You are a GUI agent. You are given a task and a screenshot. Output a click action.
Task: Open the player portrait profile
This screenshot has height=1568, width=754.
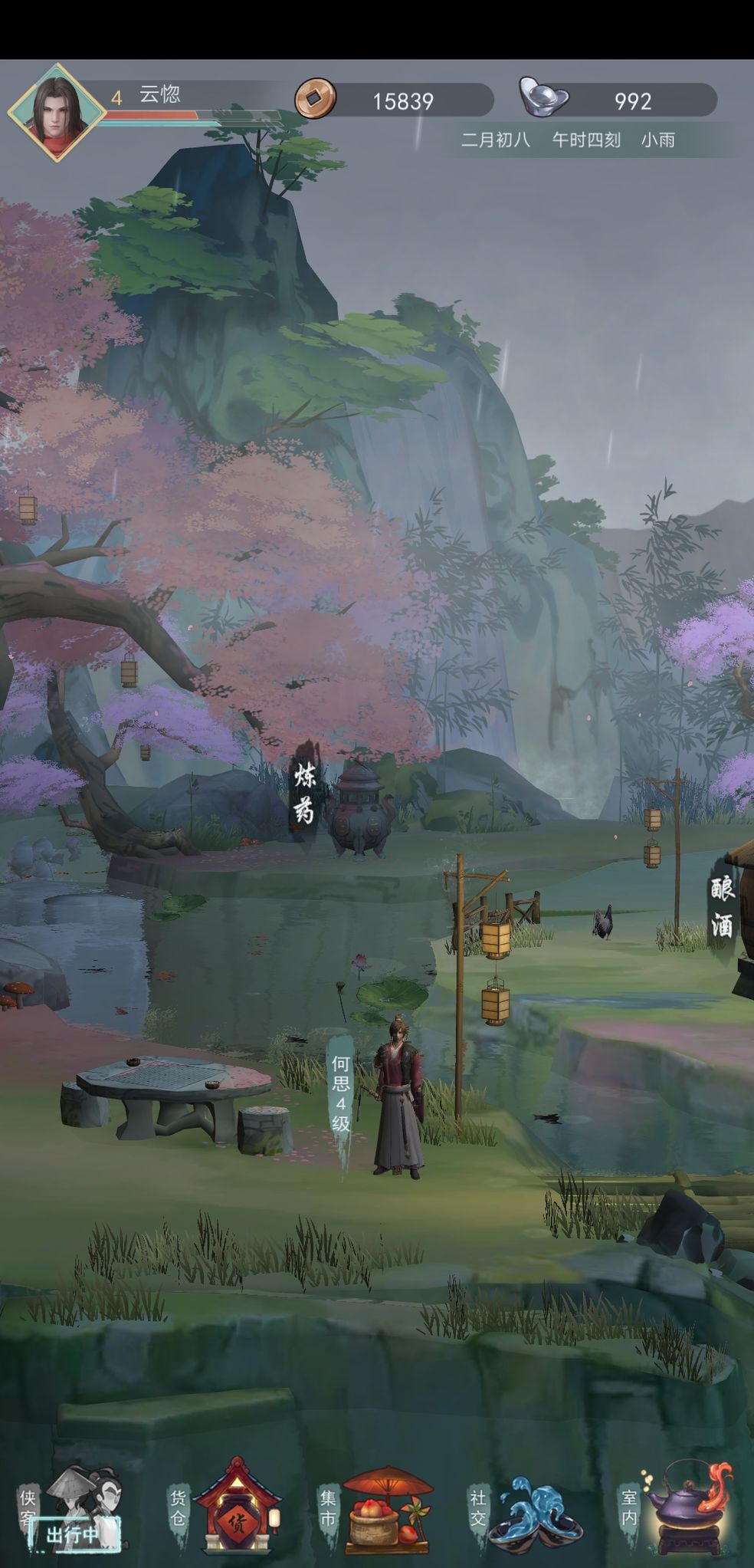(x=56, y=112)
